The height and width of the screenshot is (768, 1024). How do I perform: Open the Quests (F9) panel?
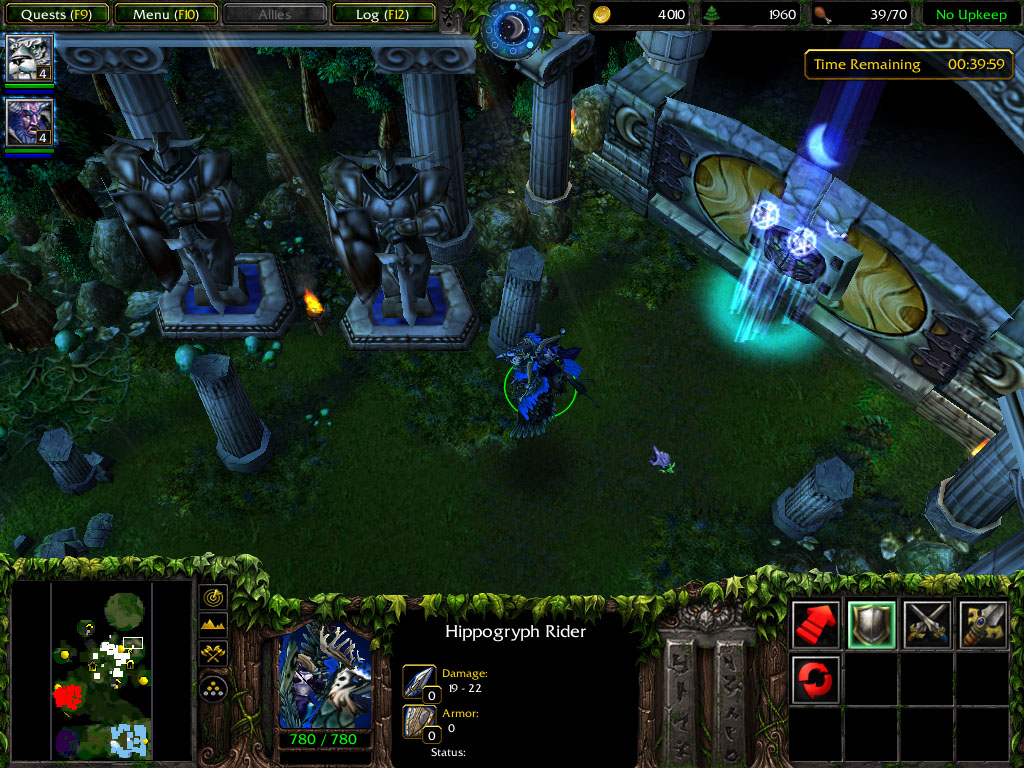coord(57,14)
